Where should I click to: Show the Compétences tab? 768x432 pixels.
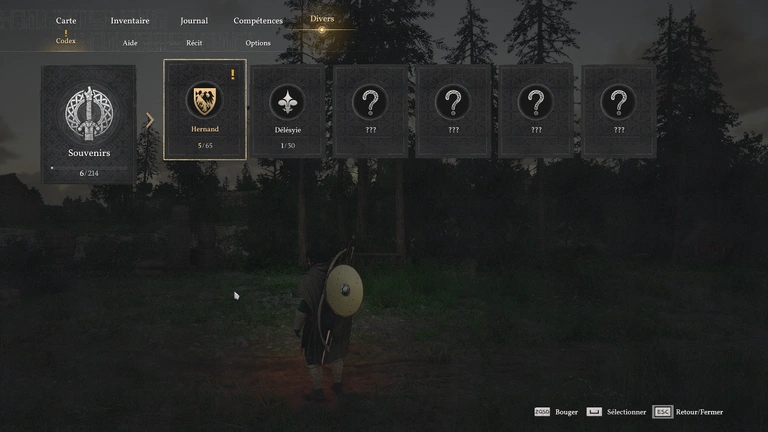click(x=258, y=20)
